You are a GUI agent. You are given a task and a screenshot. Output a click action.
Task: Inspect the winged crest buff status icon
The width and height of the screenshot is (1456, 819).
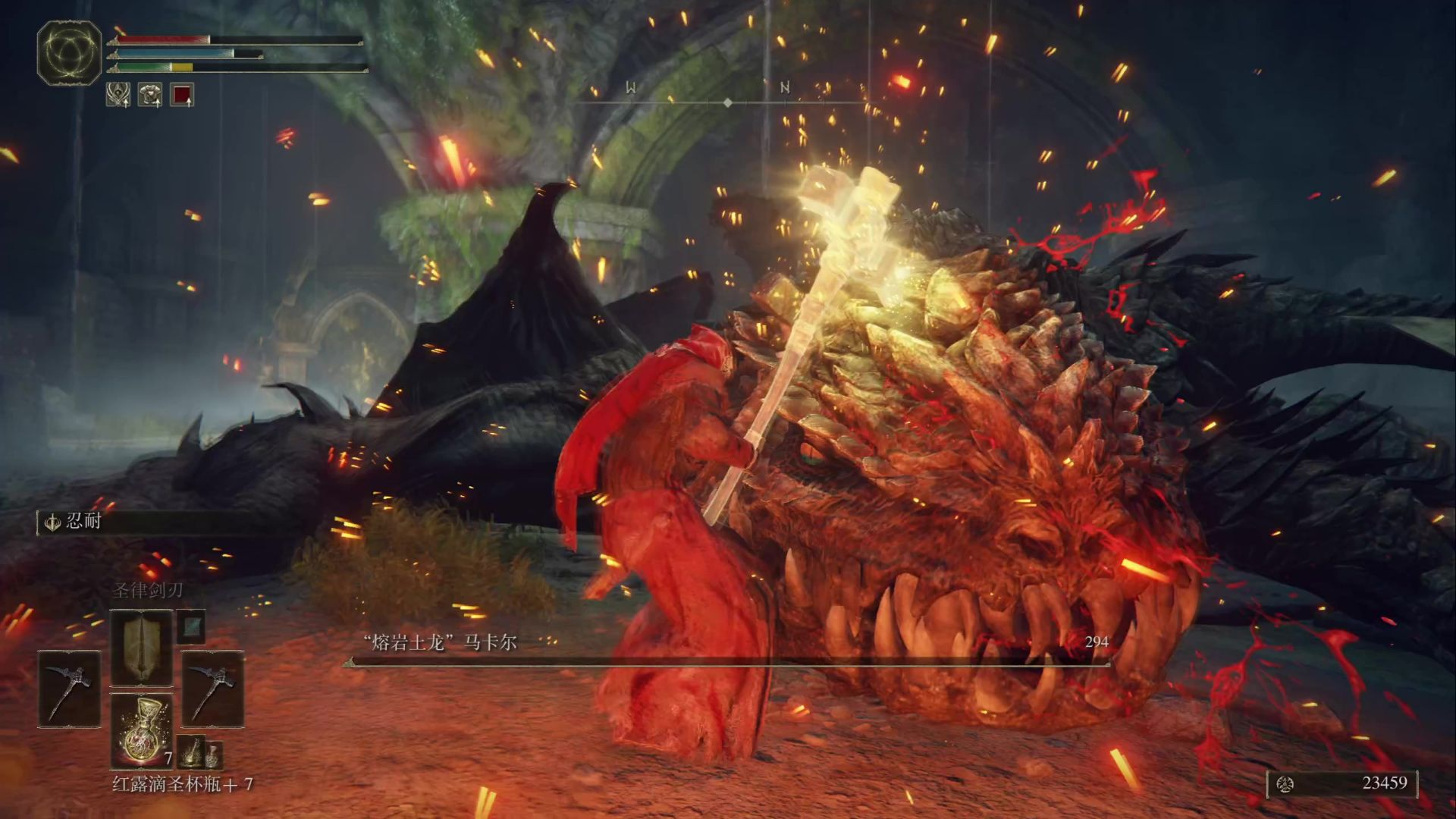(118, 95)
